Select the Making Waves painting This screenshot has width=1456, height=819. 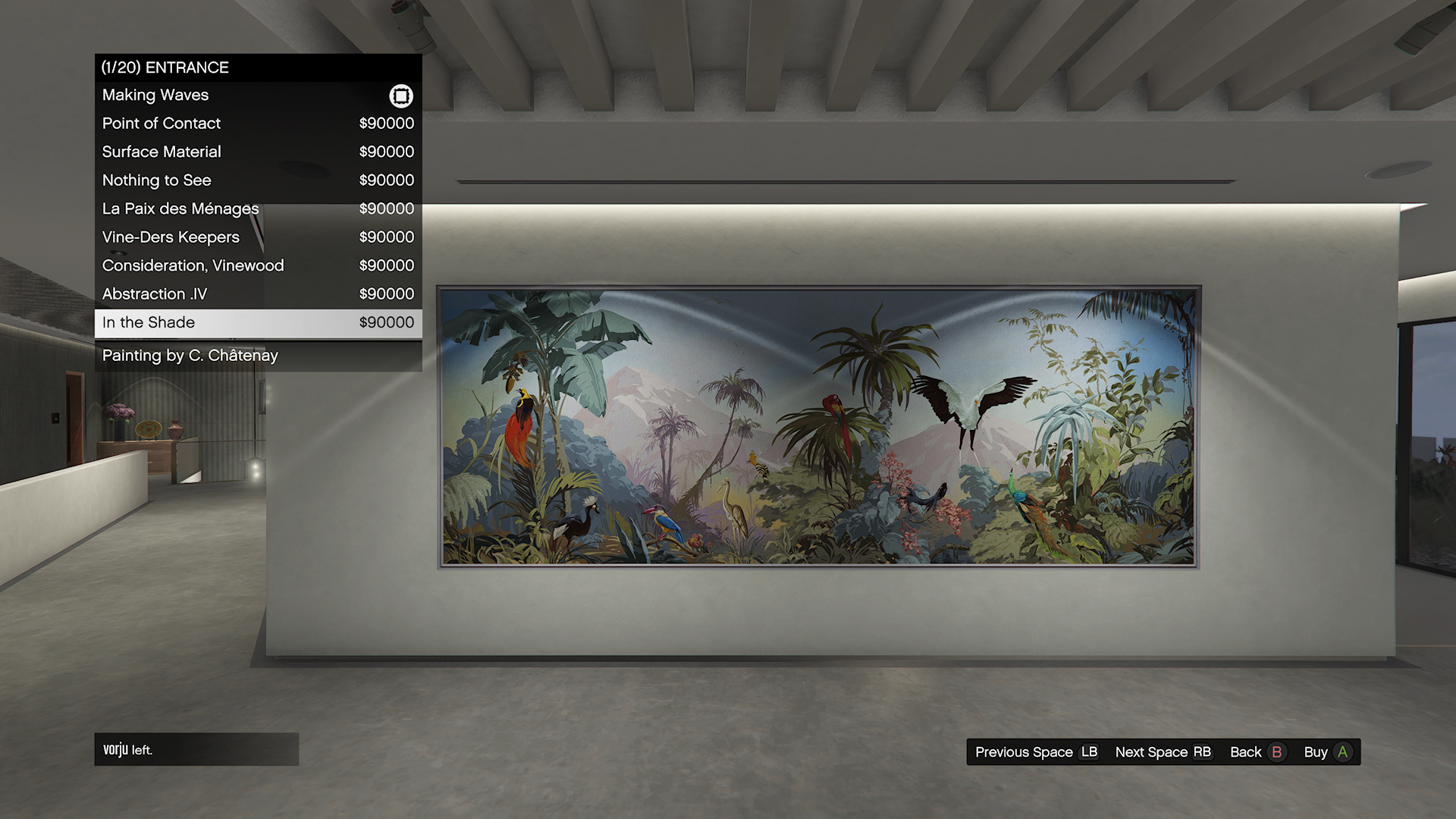coord(258,96)
